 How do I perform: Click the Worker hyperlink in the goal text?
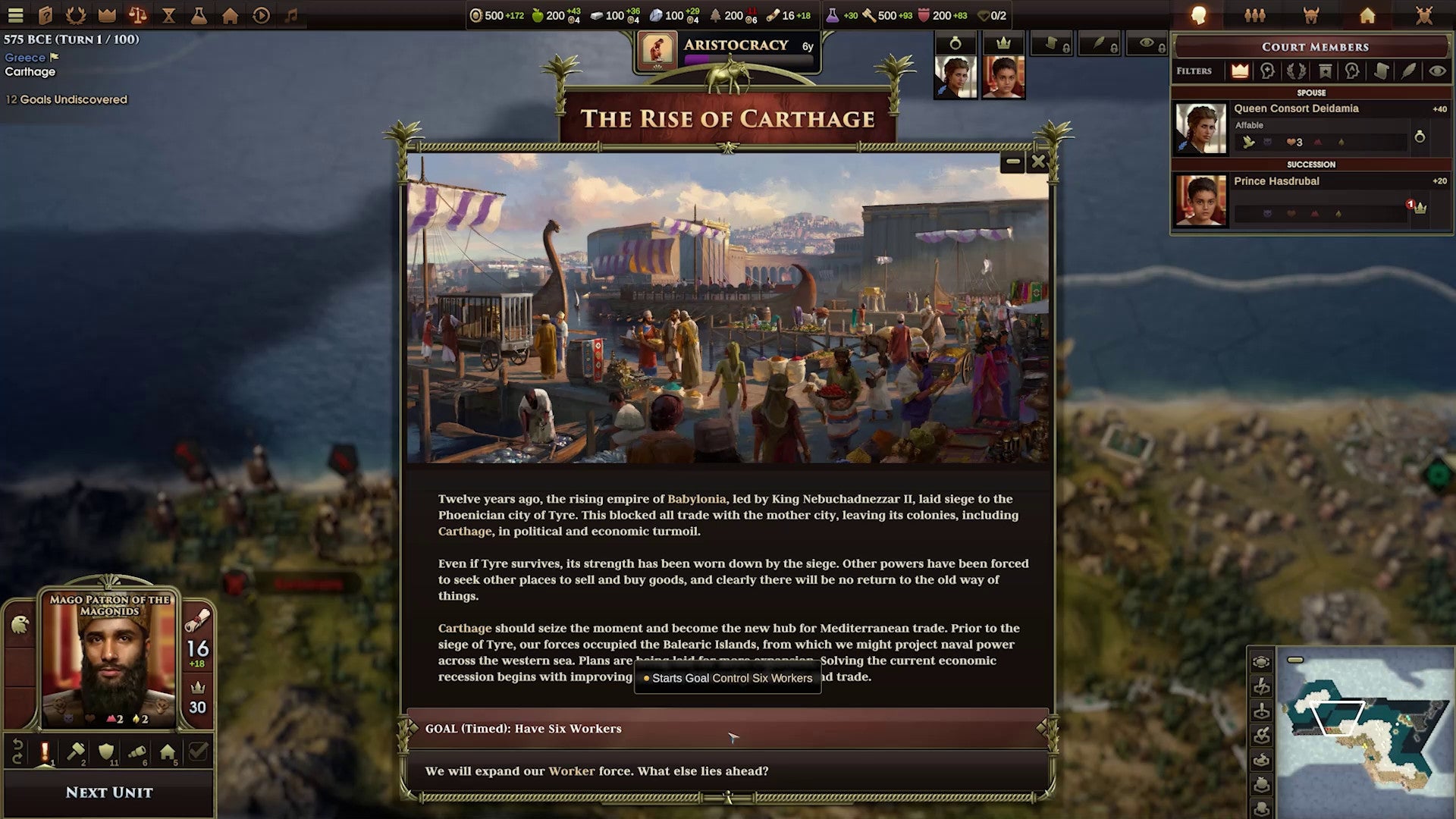(570, 771)
